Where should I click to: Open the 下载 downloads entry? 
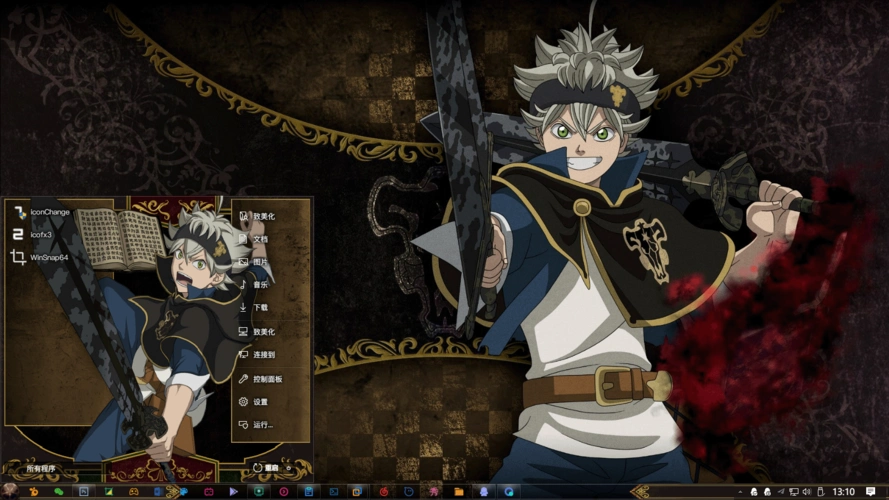click(x=260, y=308)
